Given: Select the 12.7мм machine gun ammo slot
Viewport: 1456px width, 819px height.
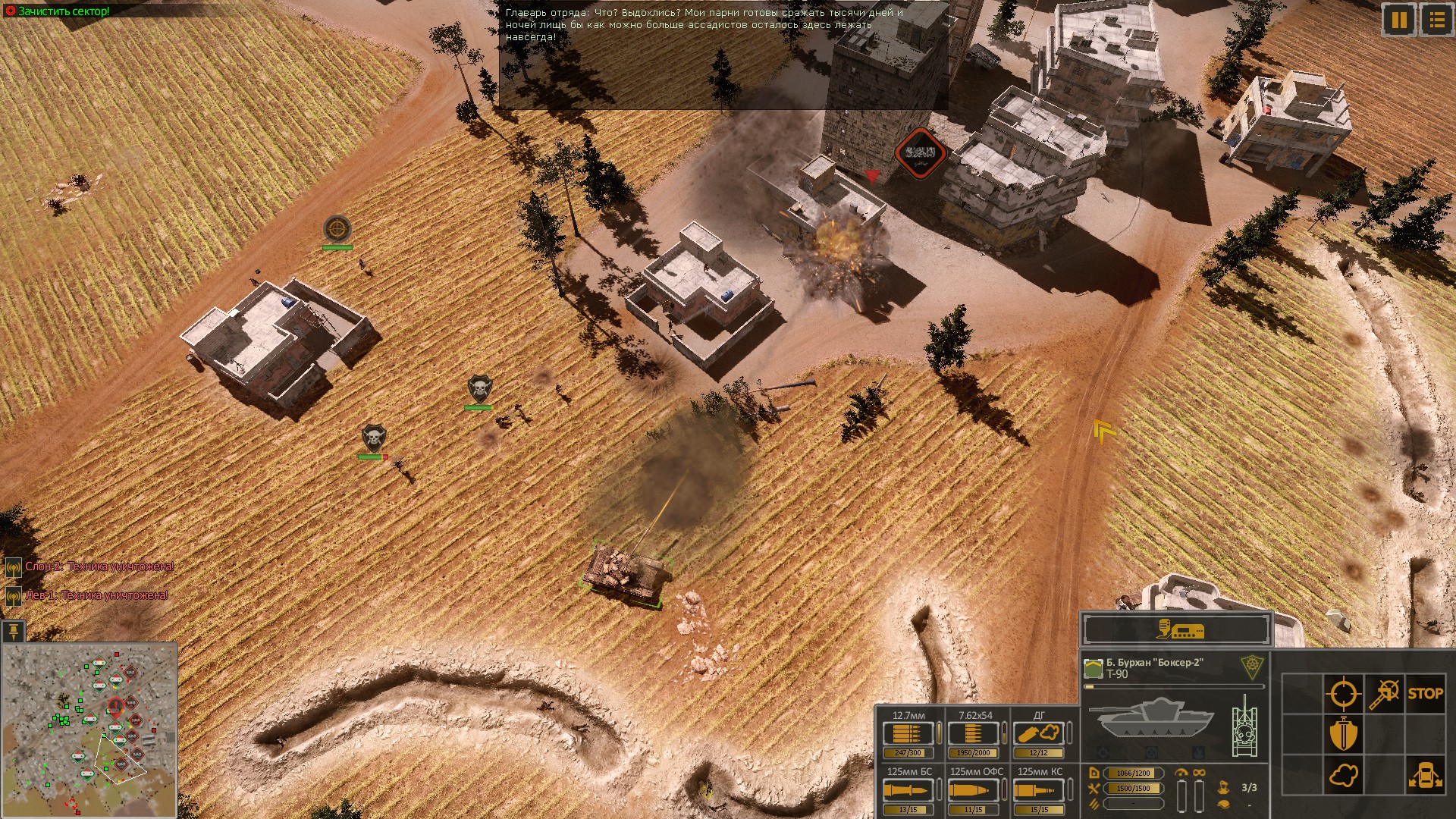Looking at the screenshot, I should [x=907, y=734].
